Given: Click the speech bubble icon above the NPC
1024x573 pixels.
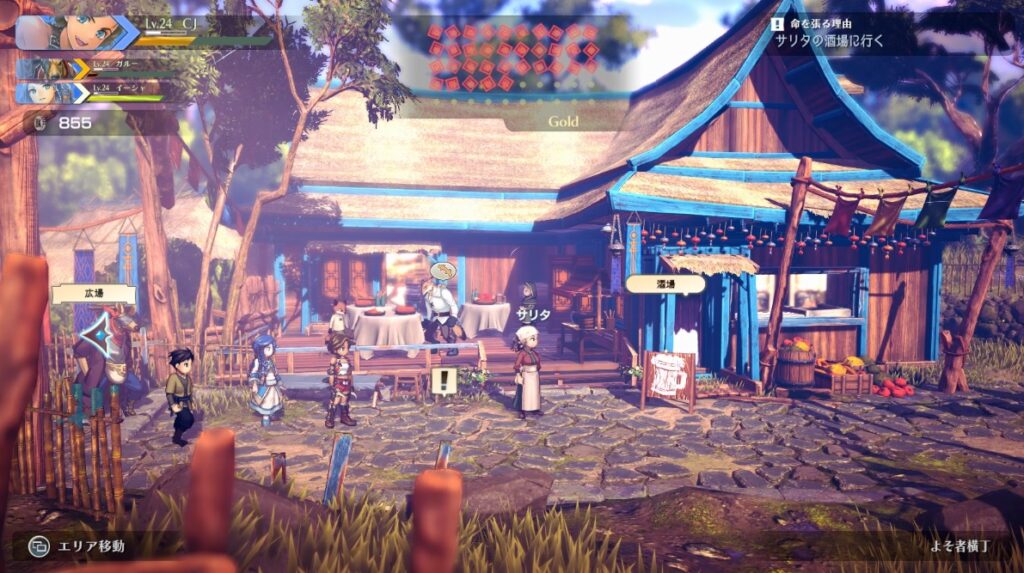Looking at the screenshot, I should [443, 270].
